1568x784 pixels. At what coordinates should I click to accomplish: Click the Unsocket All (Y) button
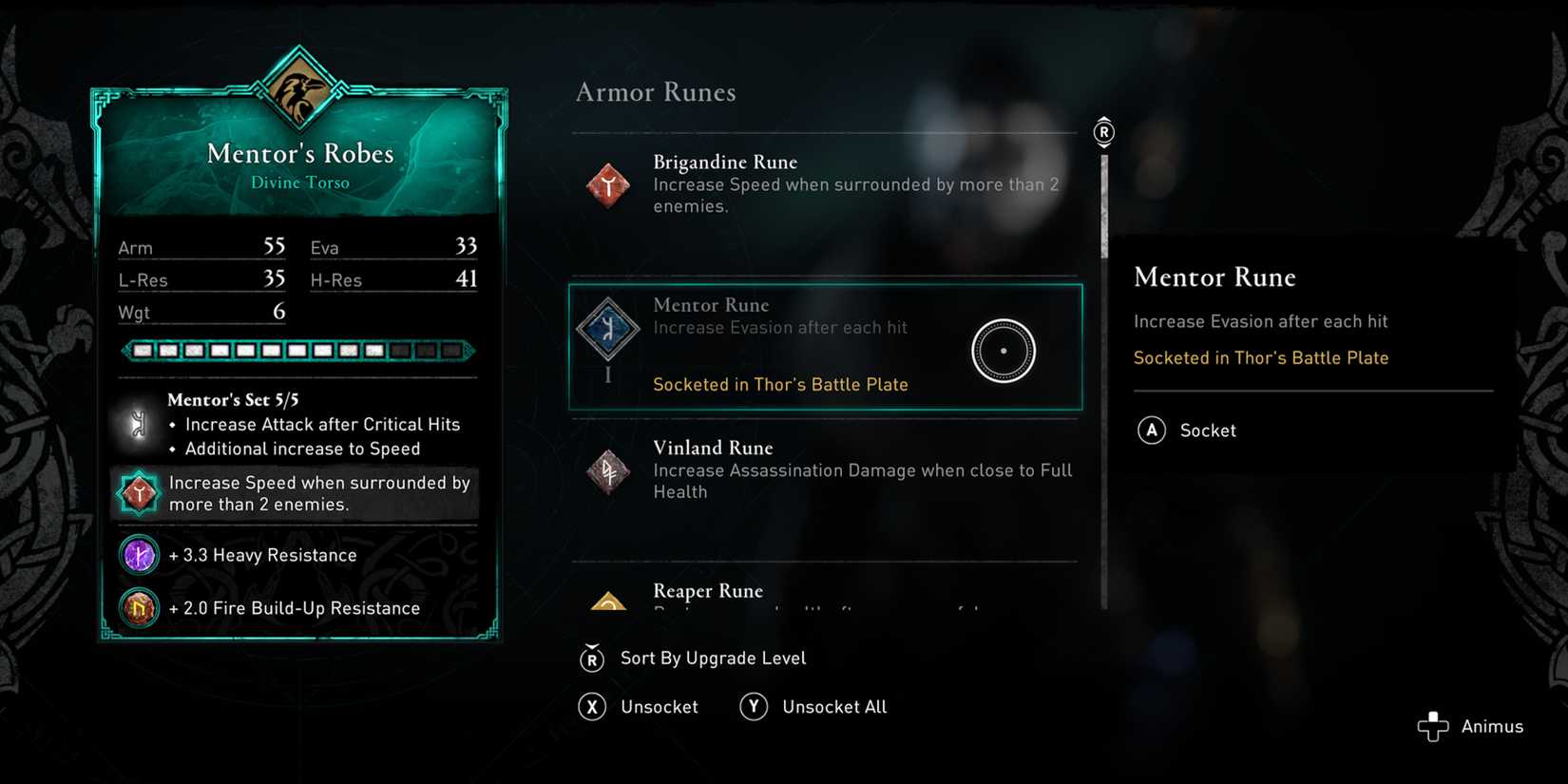click(813, 706)
